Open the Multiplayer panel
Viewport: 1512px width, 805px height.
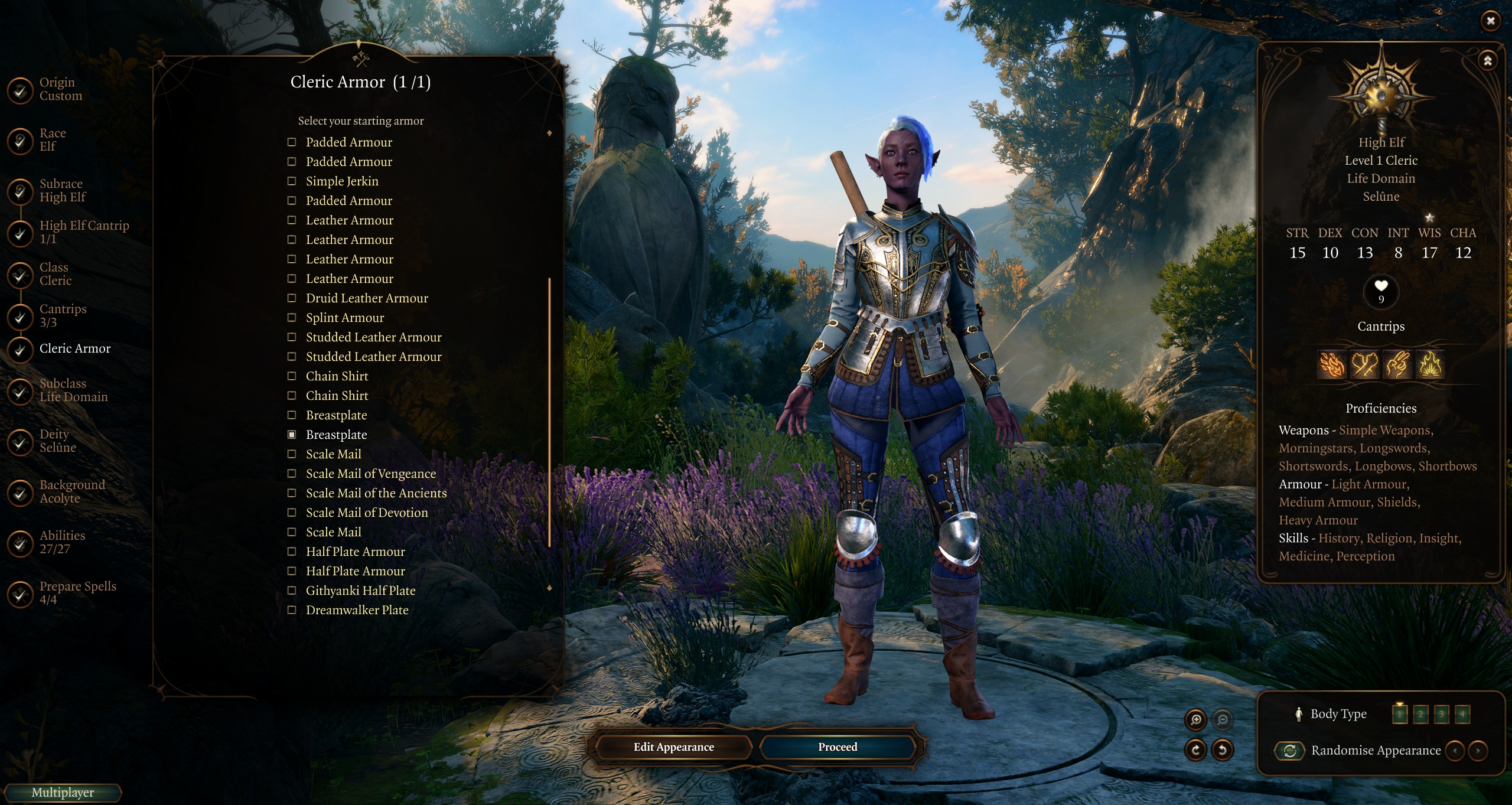click(63, 793)
